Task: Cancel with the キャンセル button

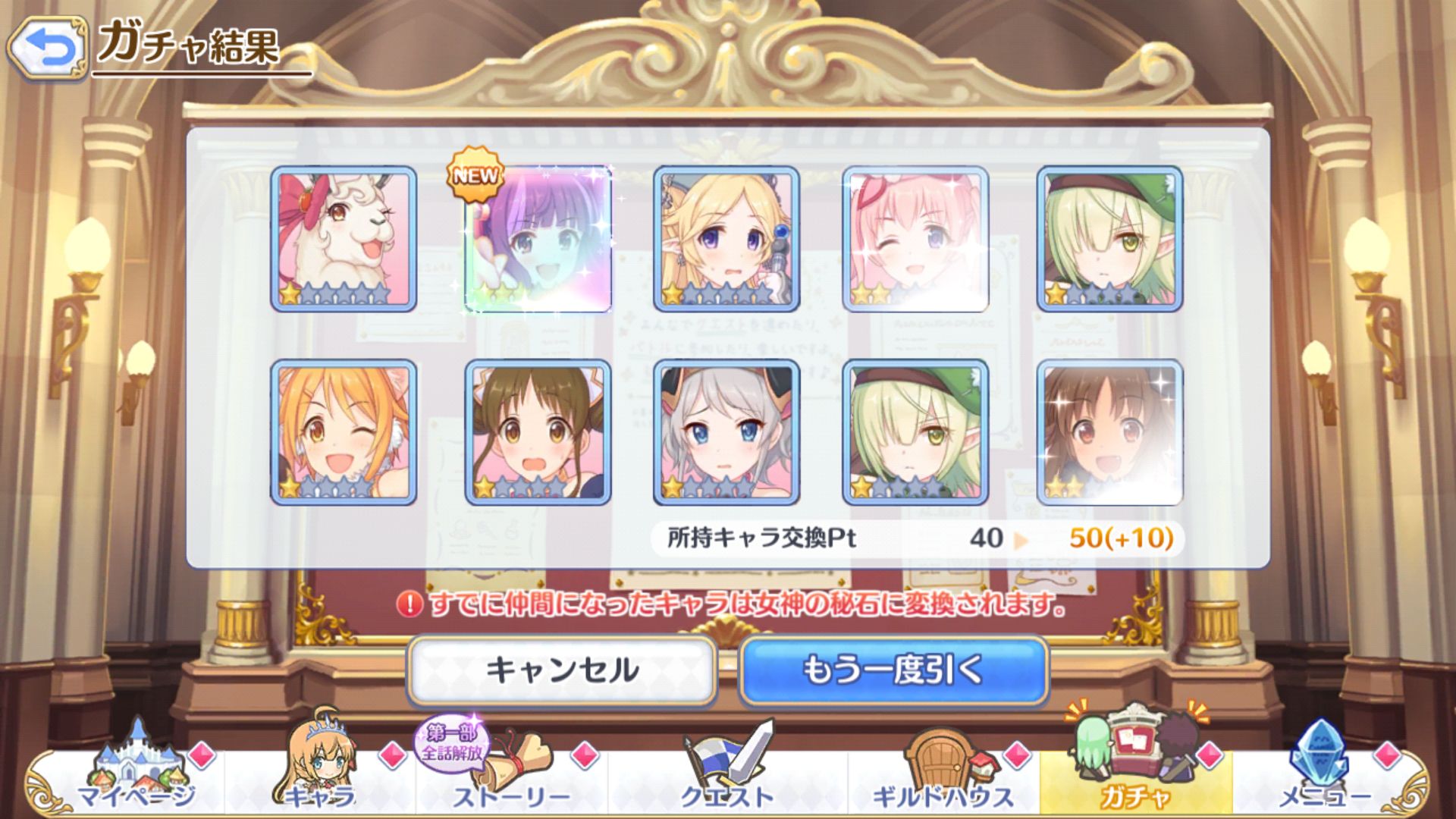Action: pyautogui.click(x=562, y=671)
